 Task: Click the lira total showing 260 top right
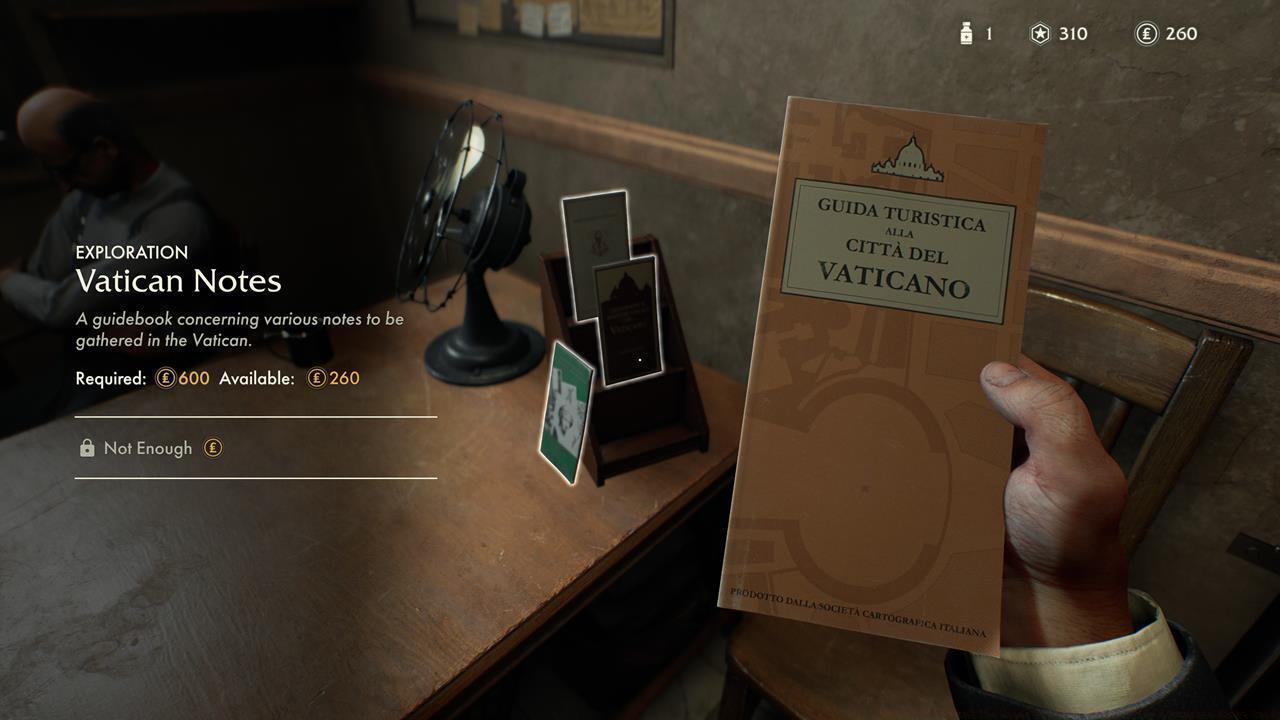click(x=1181, y=33)
